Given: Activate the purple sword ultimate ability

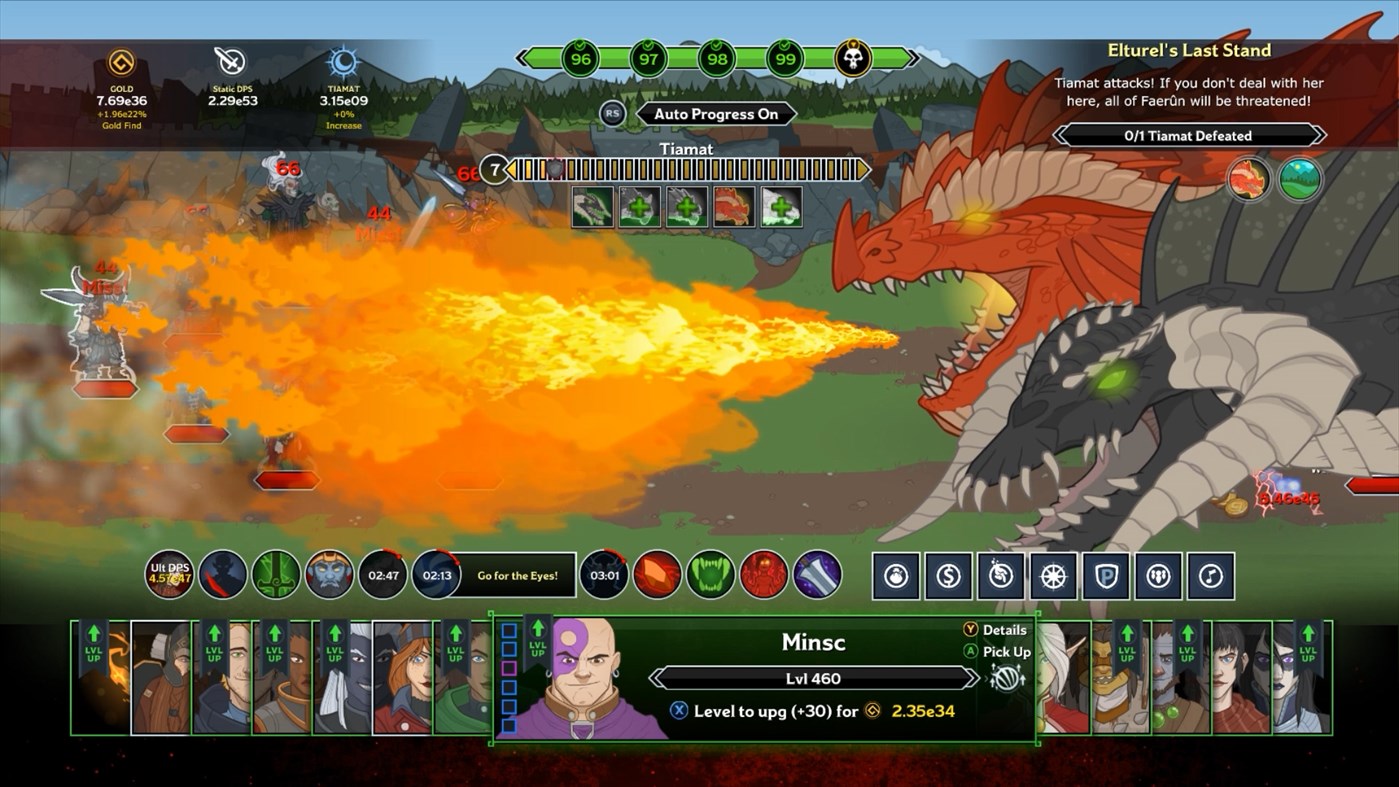Looking at the screenshot, I should (817, 575).
